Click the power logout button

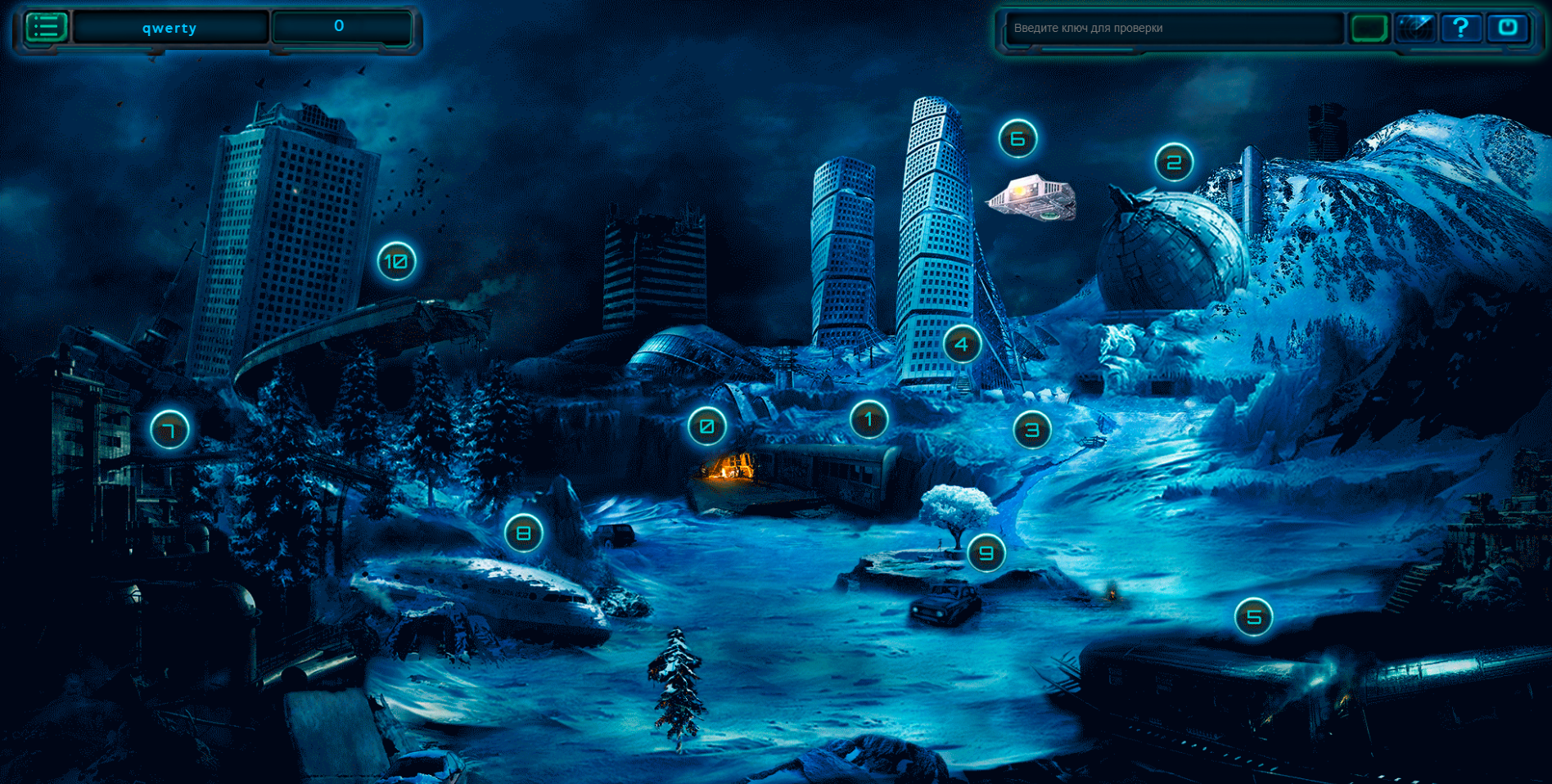(1507, 28)
